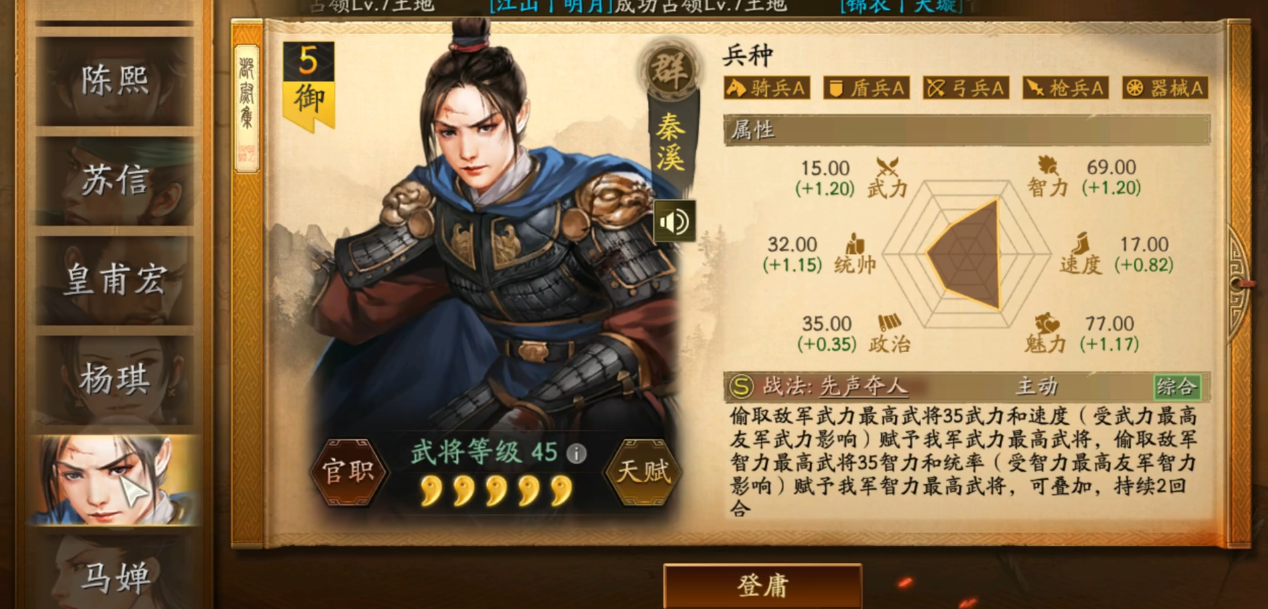The image size is (1268, 609).
Task: Click the 综合 tag on the tactic bar
Action: (x=1176, y=387)
